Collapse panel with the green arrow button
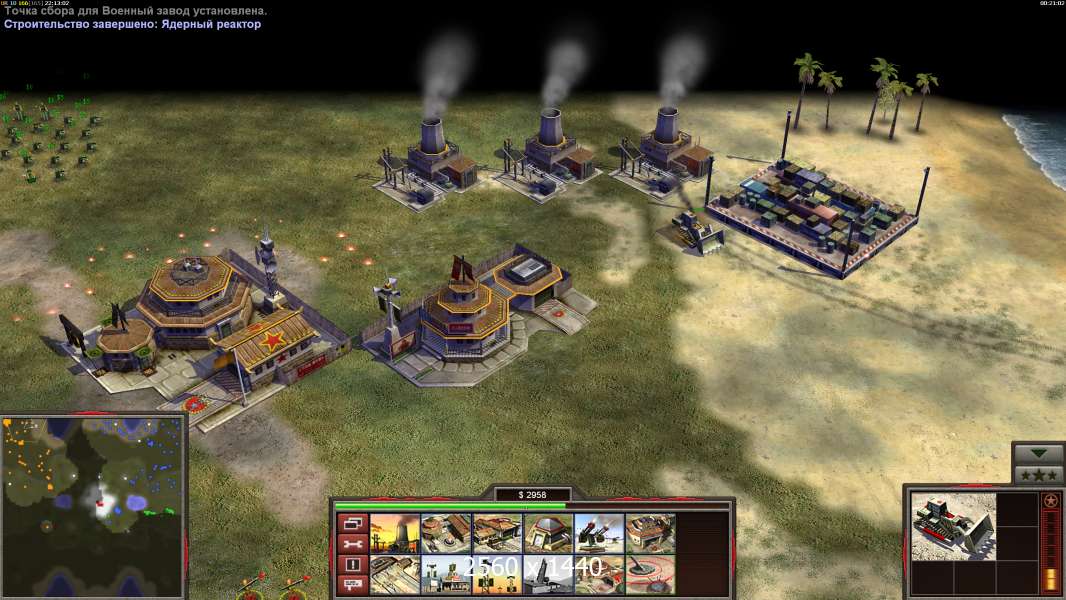This screenshot has height=600, width=1066. [x=1038, y=455]
